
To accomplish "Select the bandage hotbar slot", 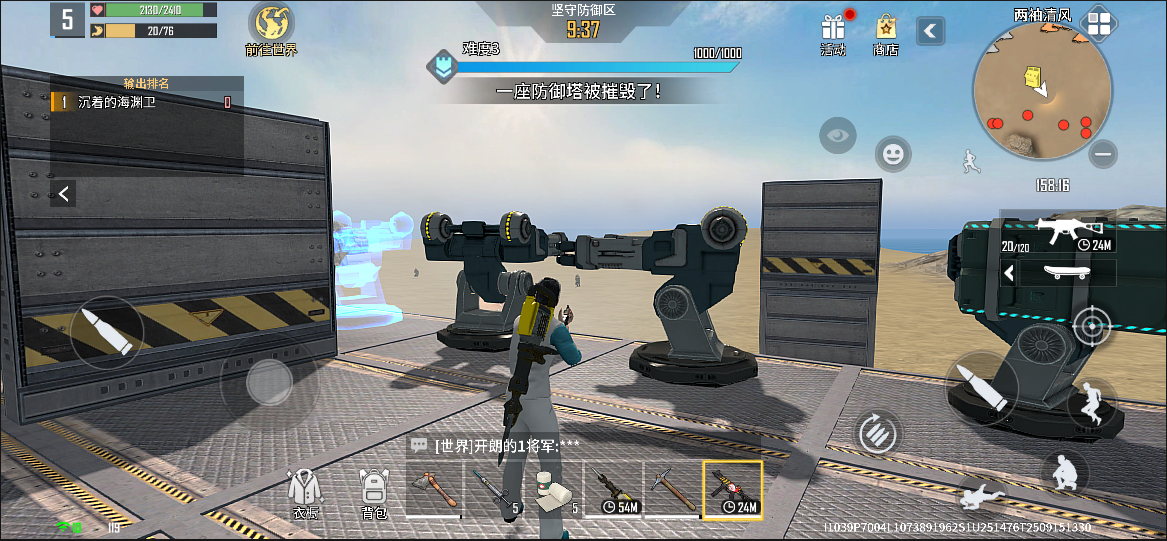I will (553, 489).
